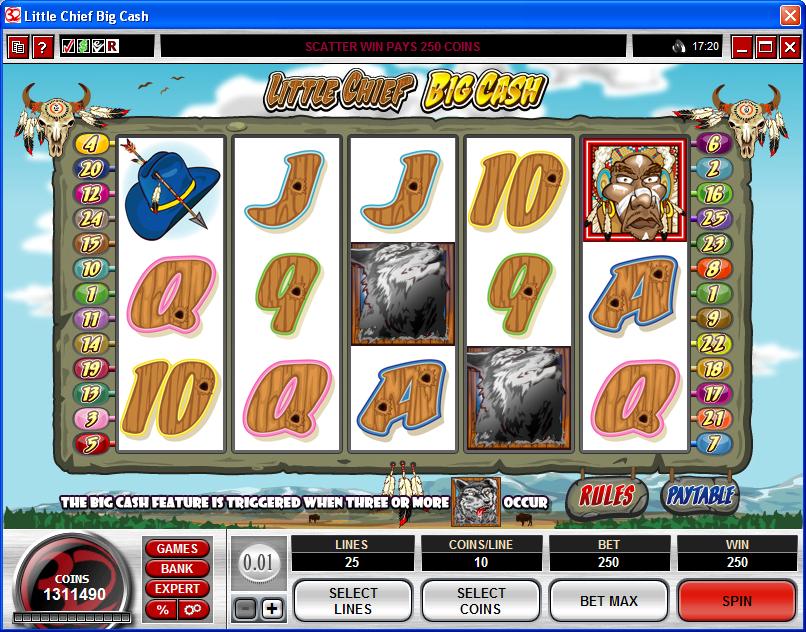Minimize the game window
806x632 pixels.
point(742,46)
